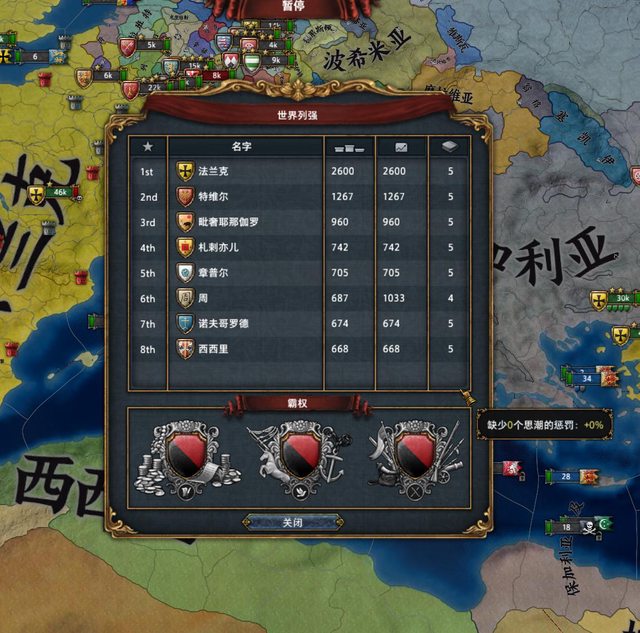The height and width of the screenshot is (633, 640).
Task: Close the world great powers window
Action: [x=292, y=522]
